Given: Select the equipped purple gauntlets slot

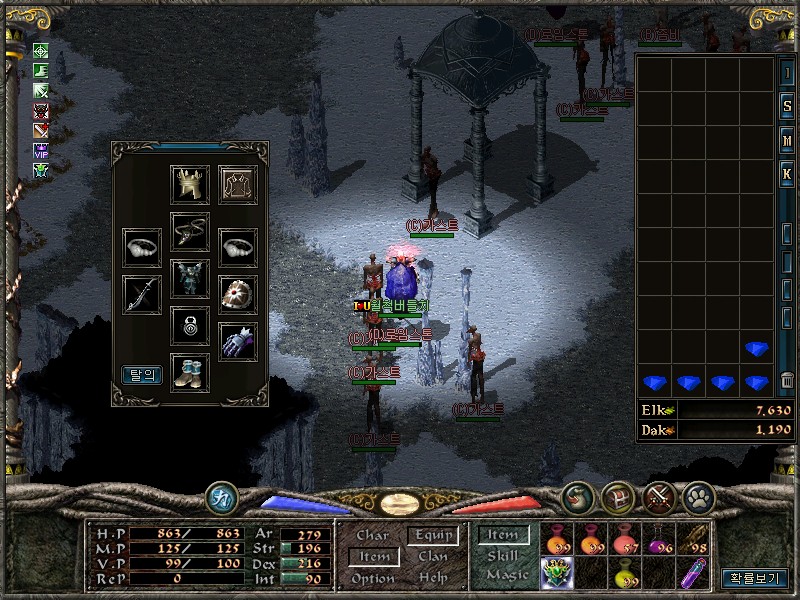Looking at the screenshot, I should [x=238, y=341].
